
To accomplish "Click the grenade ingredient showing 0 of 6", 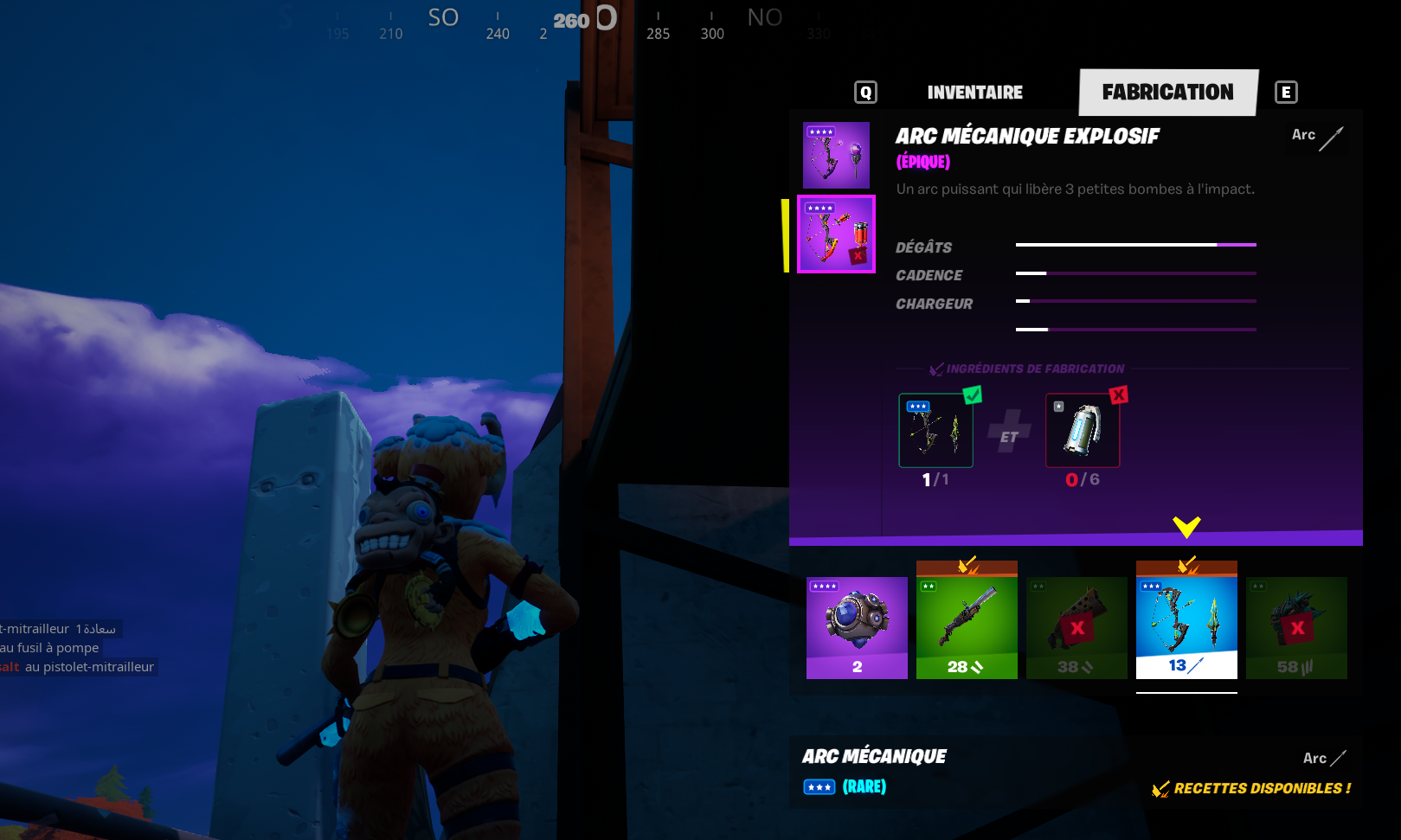I will click(x=1082, y=430).
